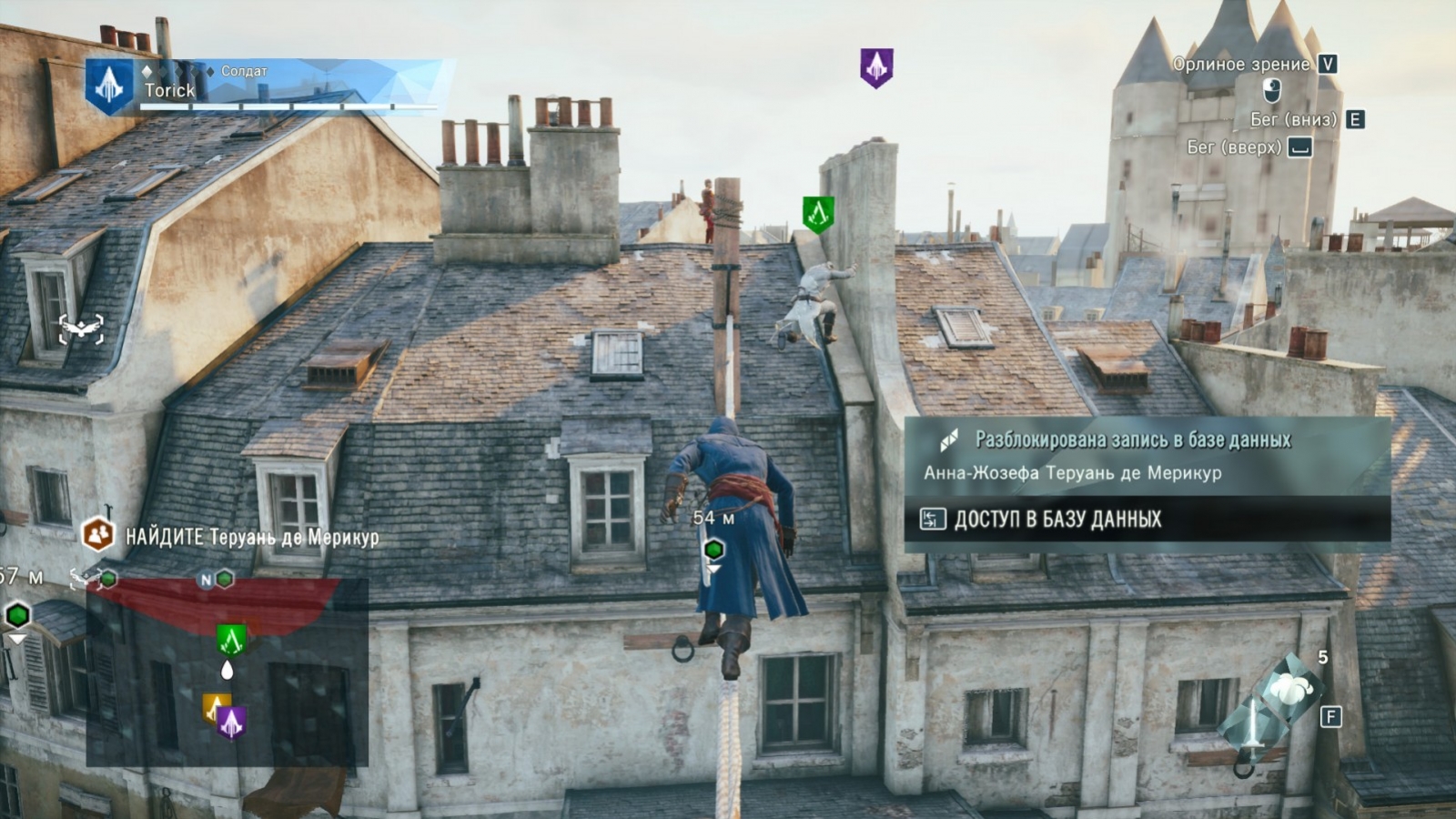Click the orange co-op mission icon beside the objective
1456x819 pixels.
pyautogui.click(x=97, y=535)
